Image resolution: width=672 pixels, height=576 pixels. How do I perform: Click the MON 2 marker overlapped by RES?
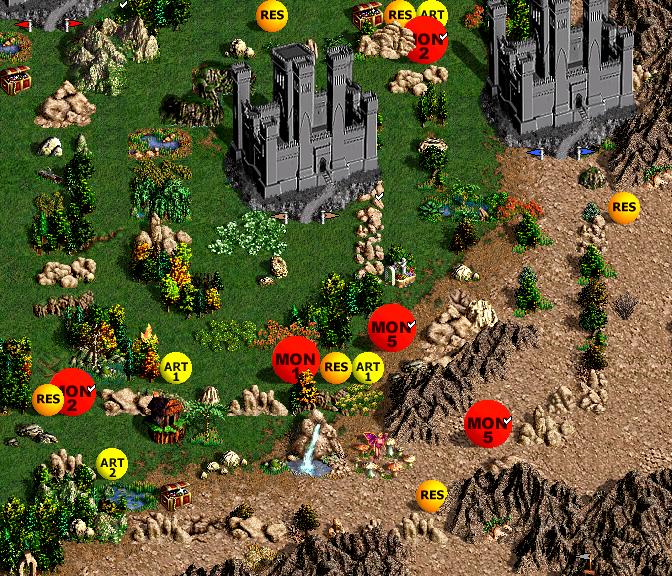coord(74,392)
